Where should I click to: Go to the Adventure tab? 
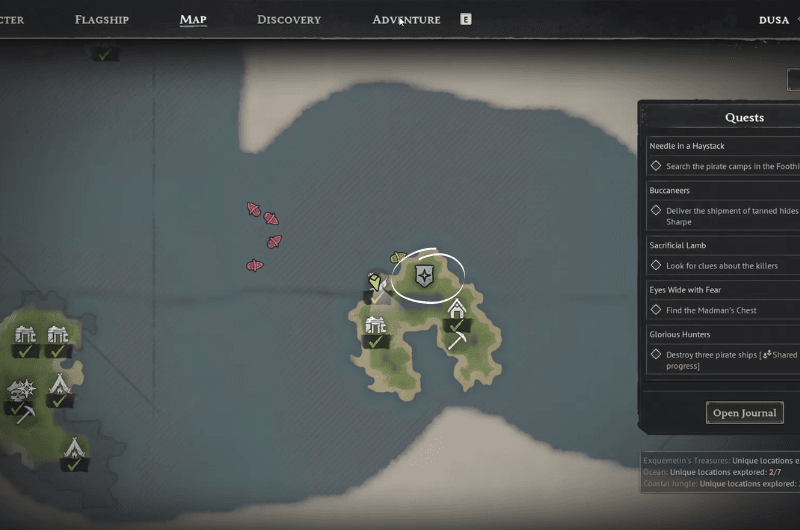pos(406,20)
